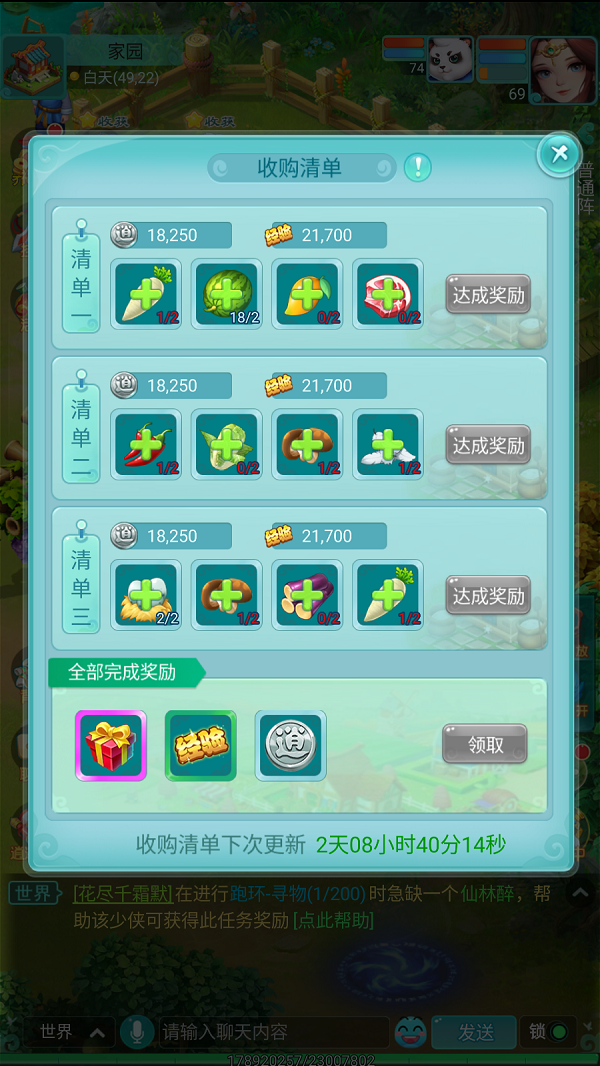Close the 收购清单 purchase list window

coord(558,153)
